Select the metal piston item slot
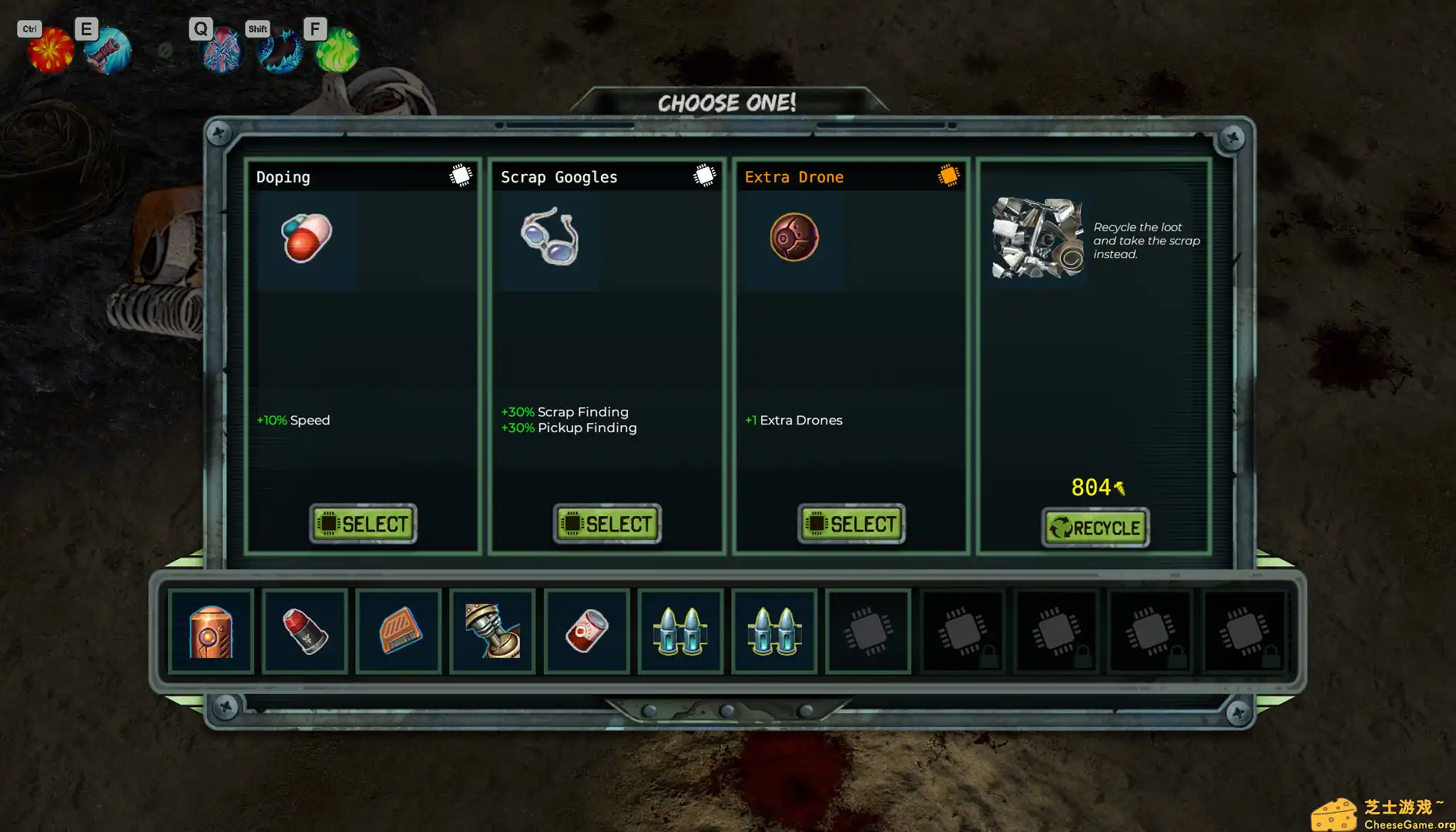Image resolution: width=1456 pixels, height=832 pixels. coord(493,632)
